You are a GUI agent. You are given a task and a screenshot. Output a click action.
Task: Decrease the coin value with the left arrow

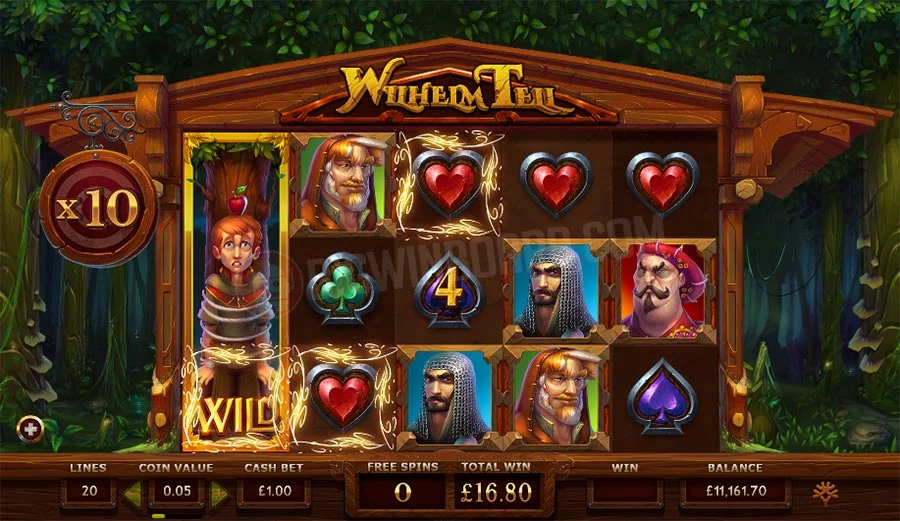pyautogui.click(x=133, y=493)
